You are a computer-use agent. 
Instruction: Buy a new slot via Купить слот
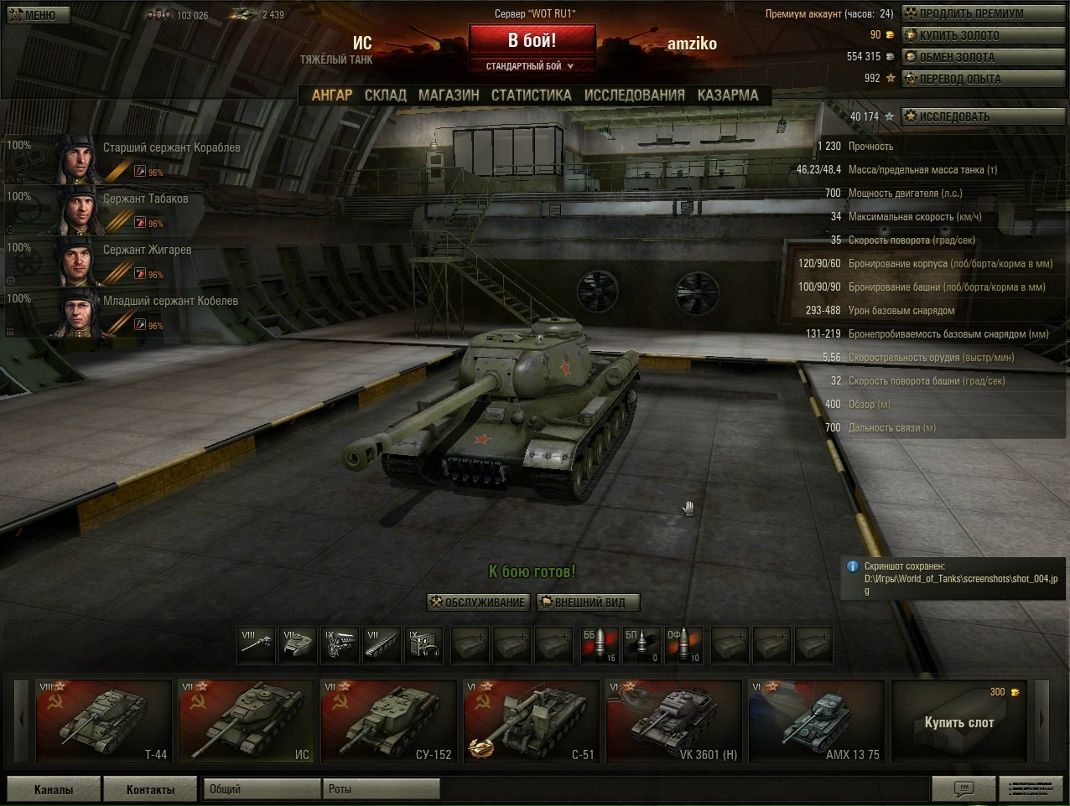tap(958, 721)
